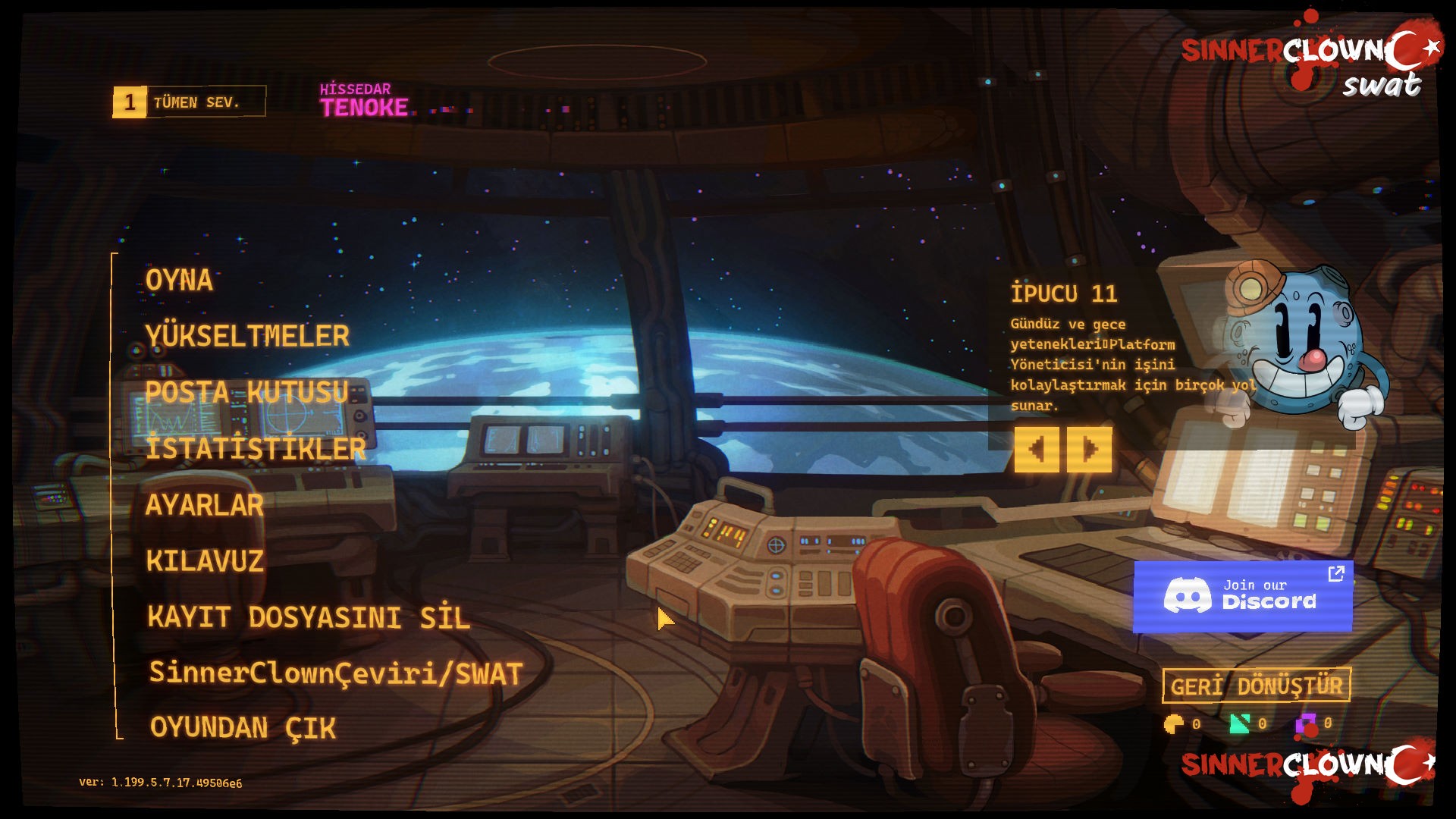Open AYARLAR settings
Image resolution: width=1456 pixels, height=819 pixels.
click(x=205, y=504)
